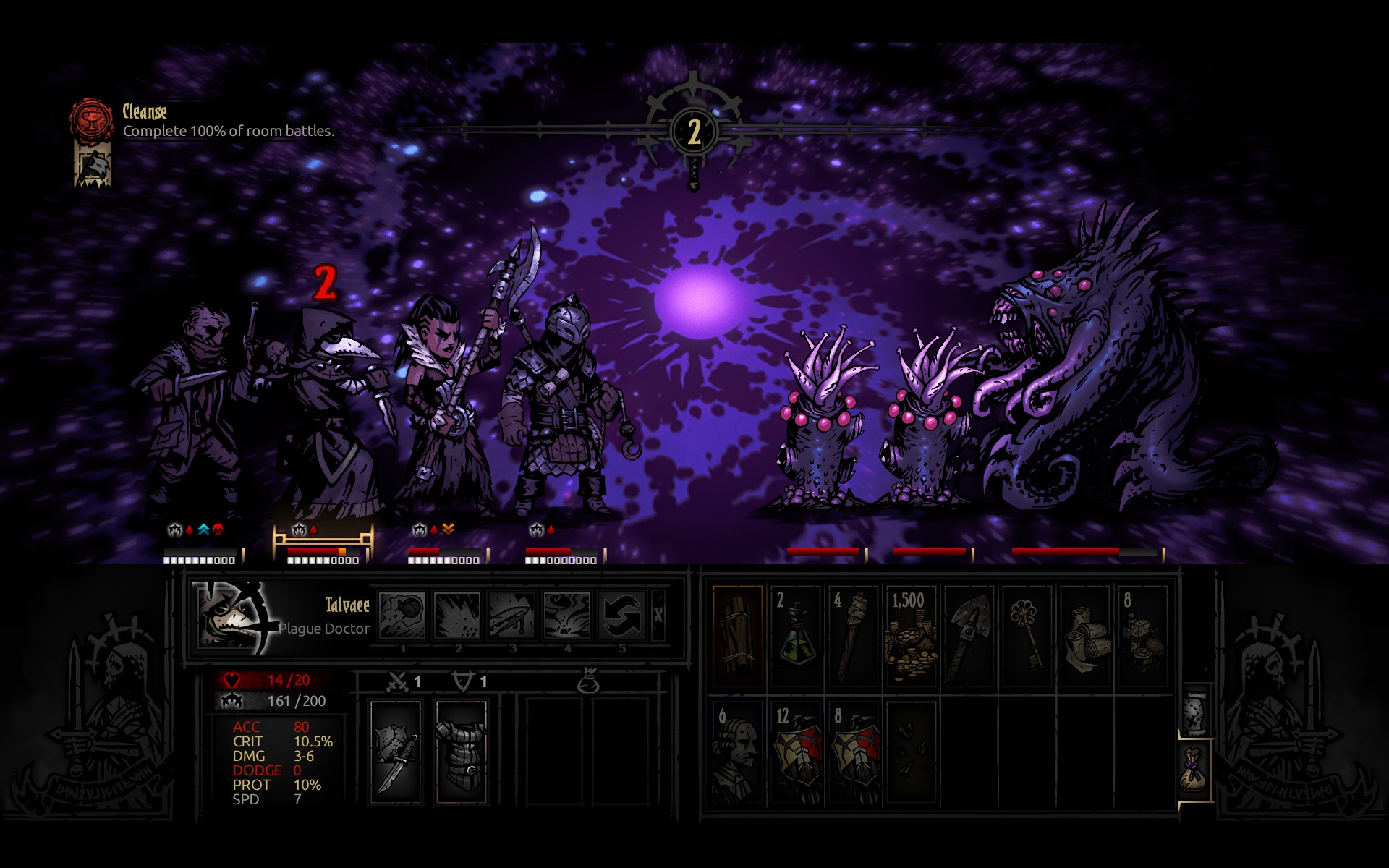Select the stack of 4 torches
Image resolution: width=1389 pixels, height=868 pixels.
[x=854, y=636]
